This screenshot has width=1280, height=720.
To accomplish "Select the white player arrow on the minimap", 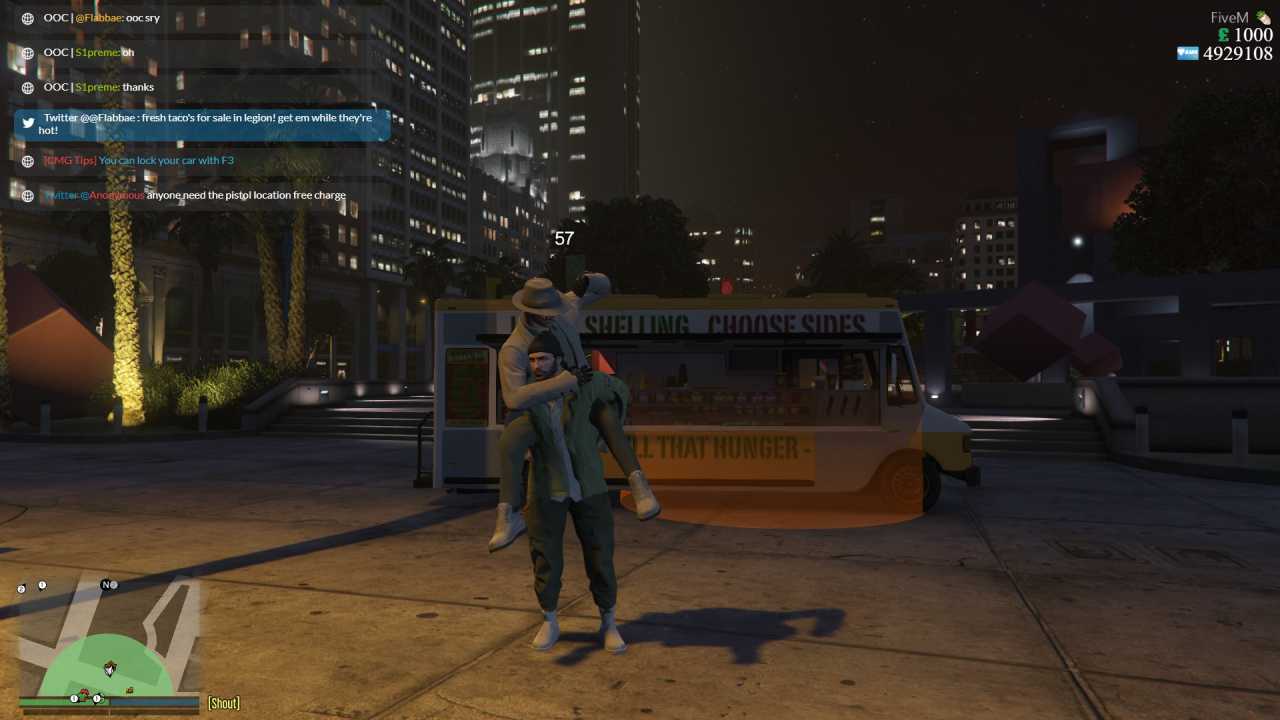I will point(110,668).
